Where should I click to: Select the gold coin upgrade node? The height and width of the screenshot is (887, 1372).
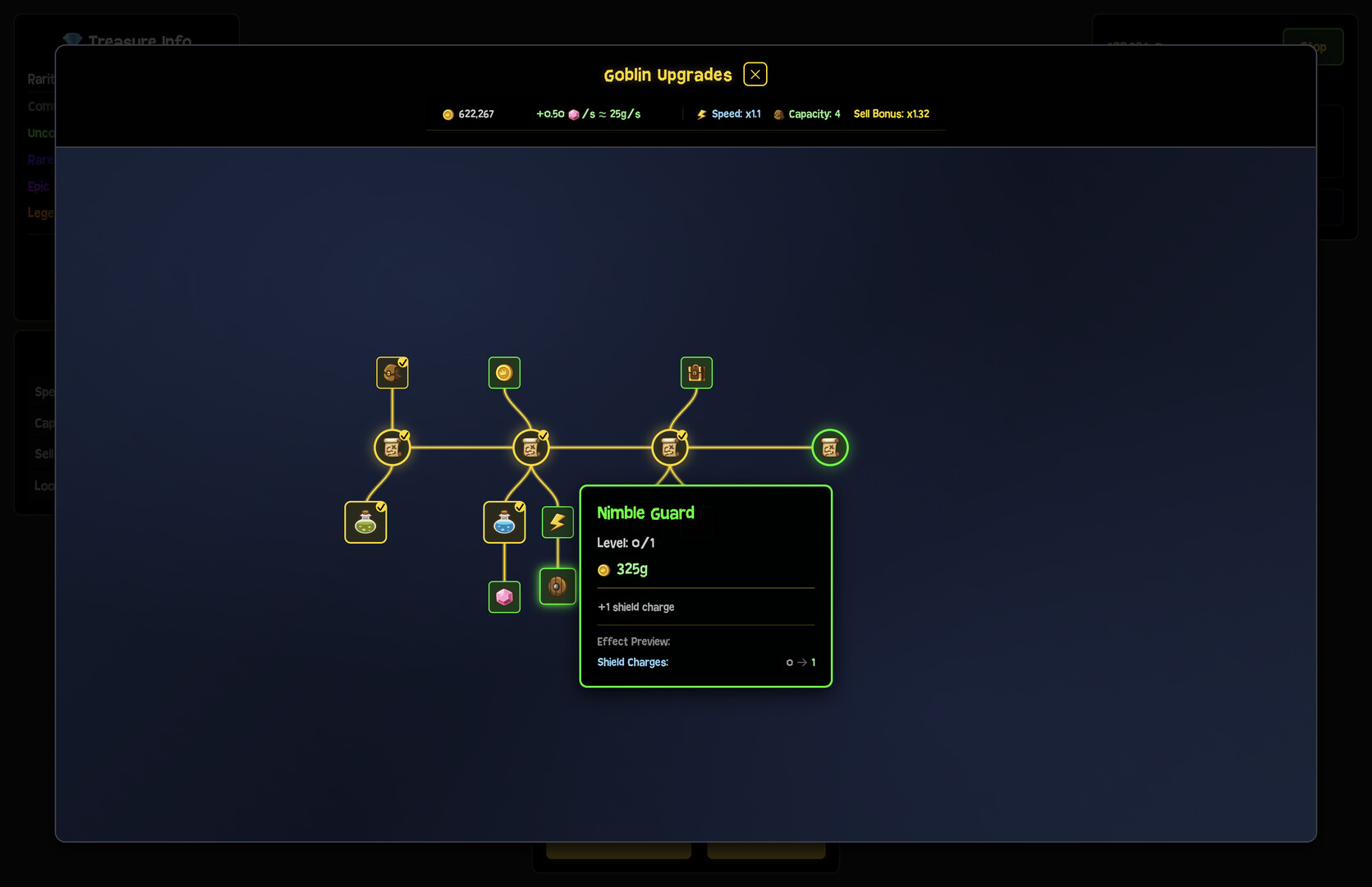pyautogui.click(x=504, y=373)
